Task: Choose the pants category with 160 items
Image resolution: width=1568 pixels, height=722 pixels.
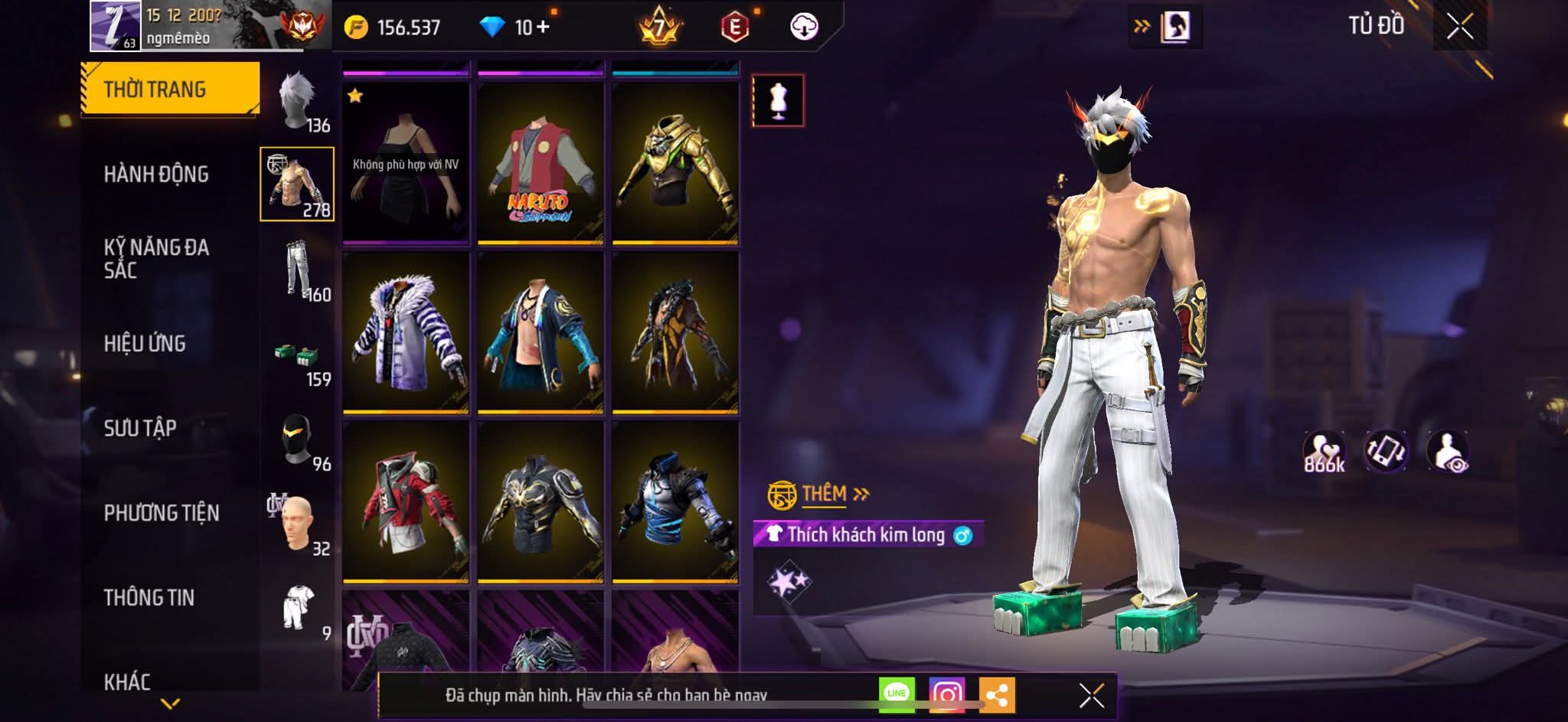Action: 298,270
